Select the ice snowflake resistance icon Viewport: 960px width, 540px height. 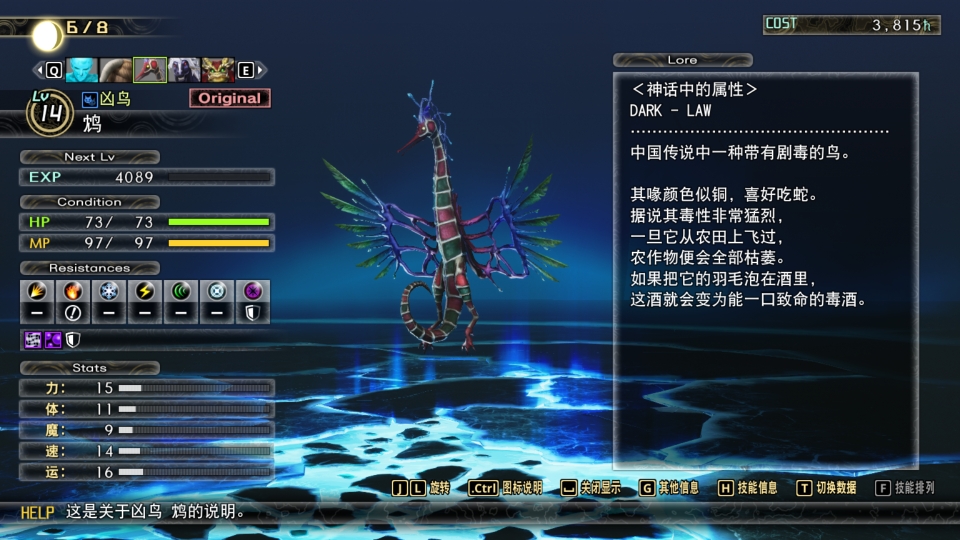[109, 292]
